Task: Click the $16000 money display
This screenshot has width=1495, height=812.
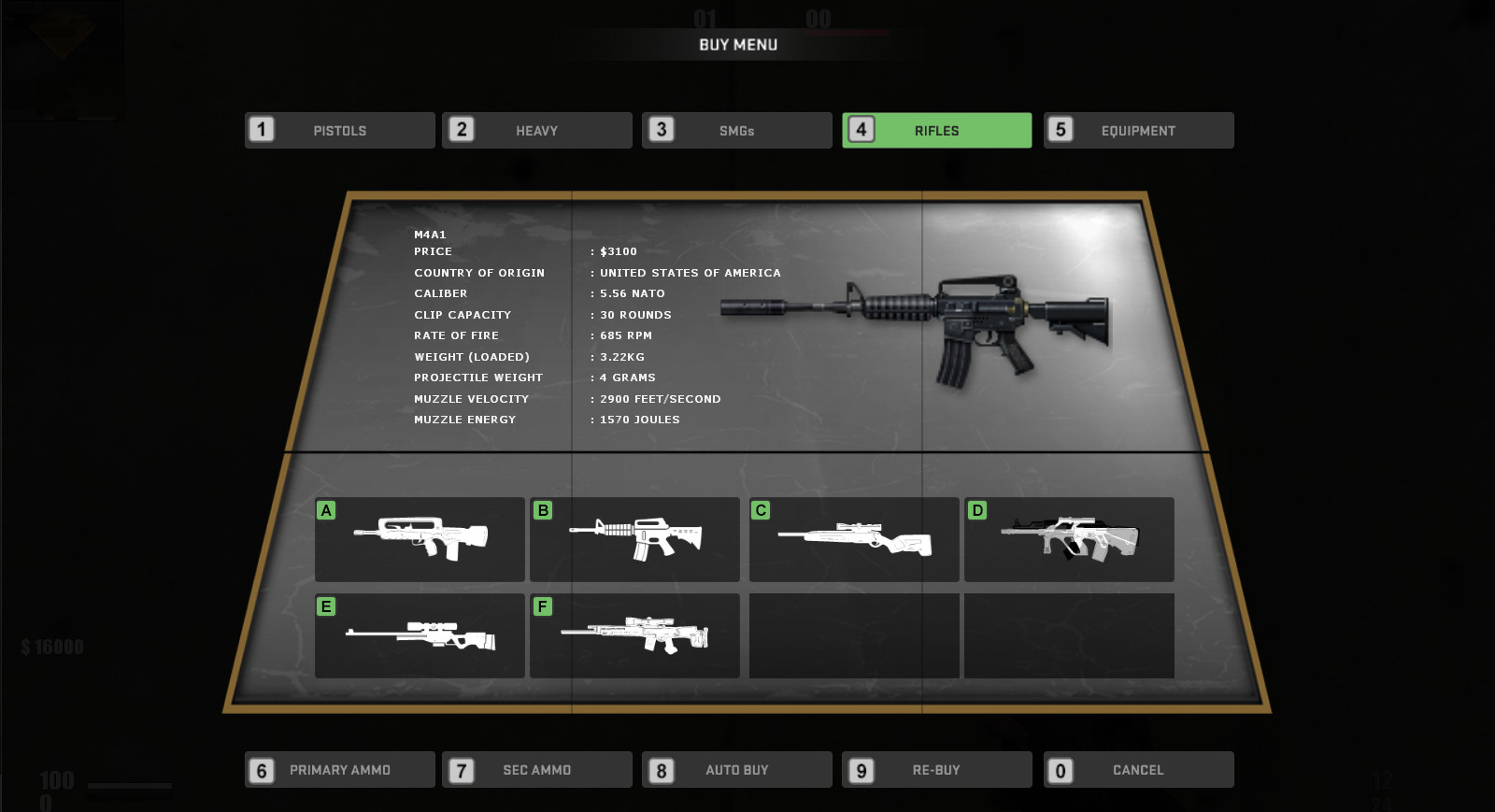Action: [x=50, y=645]
